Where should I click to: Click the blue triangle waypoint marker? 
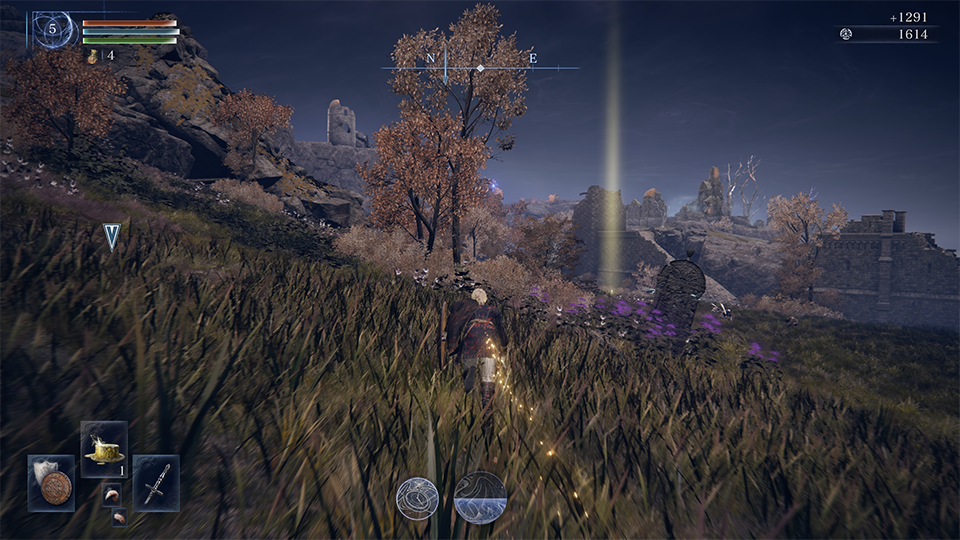pyautogui.click(x=111, y=236)
